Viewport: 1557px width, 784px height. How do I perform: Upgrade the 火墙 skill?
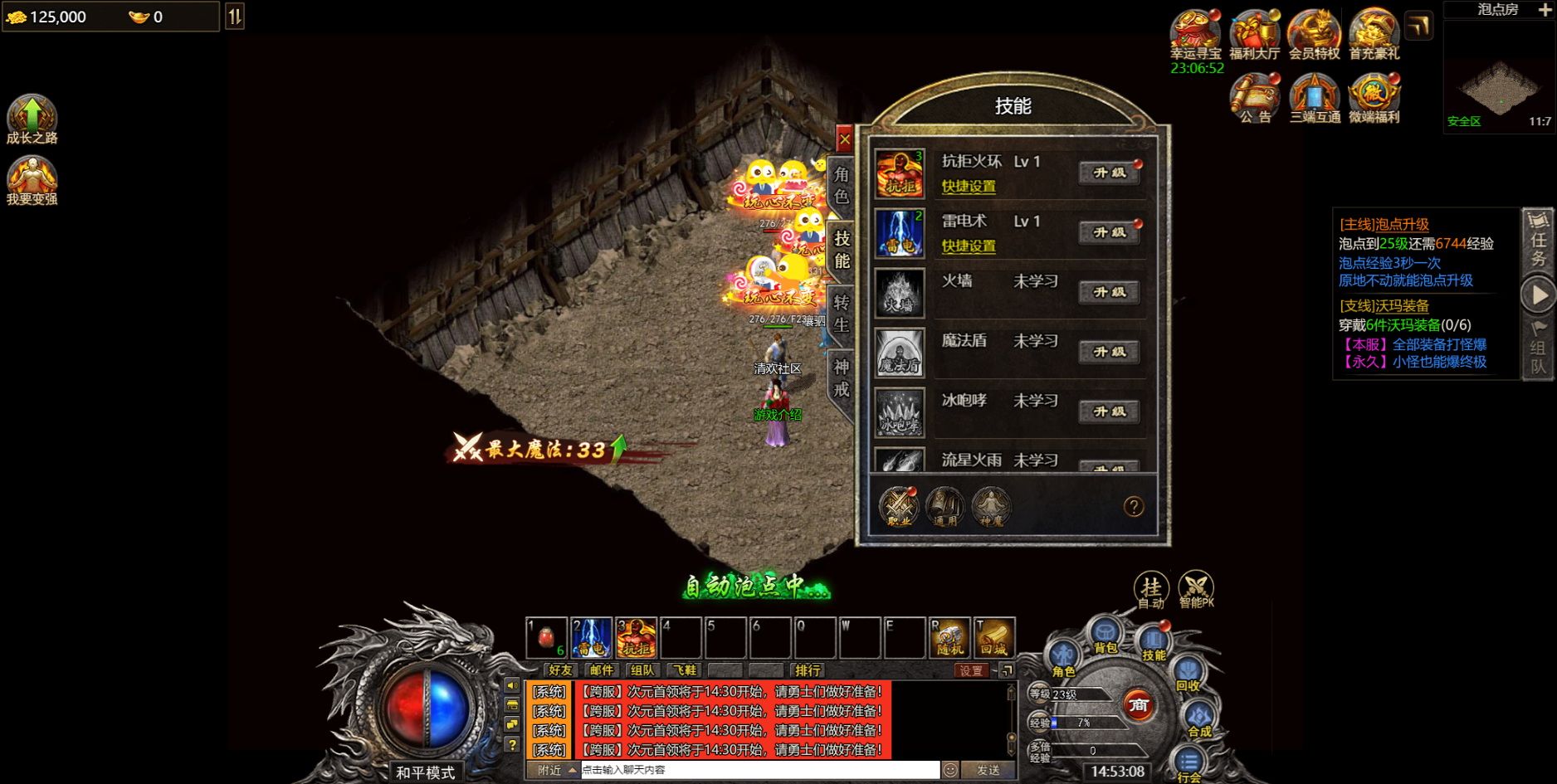coord(1109,292)
